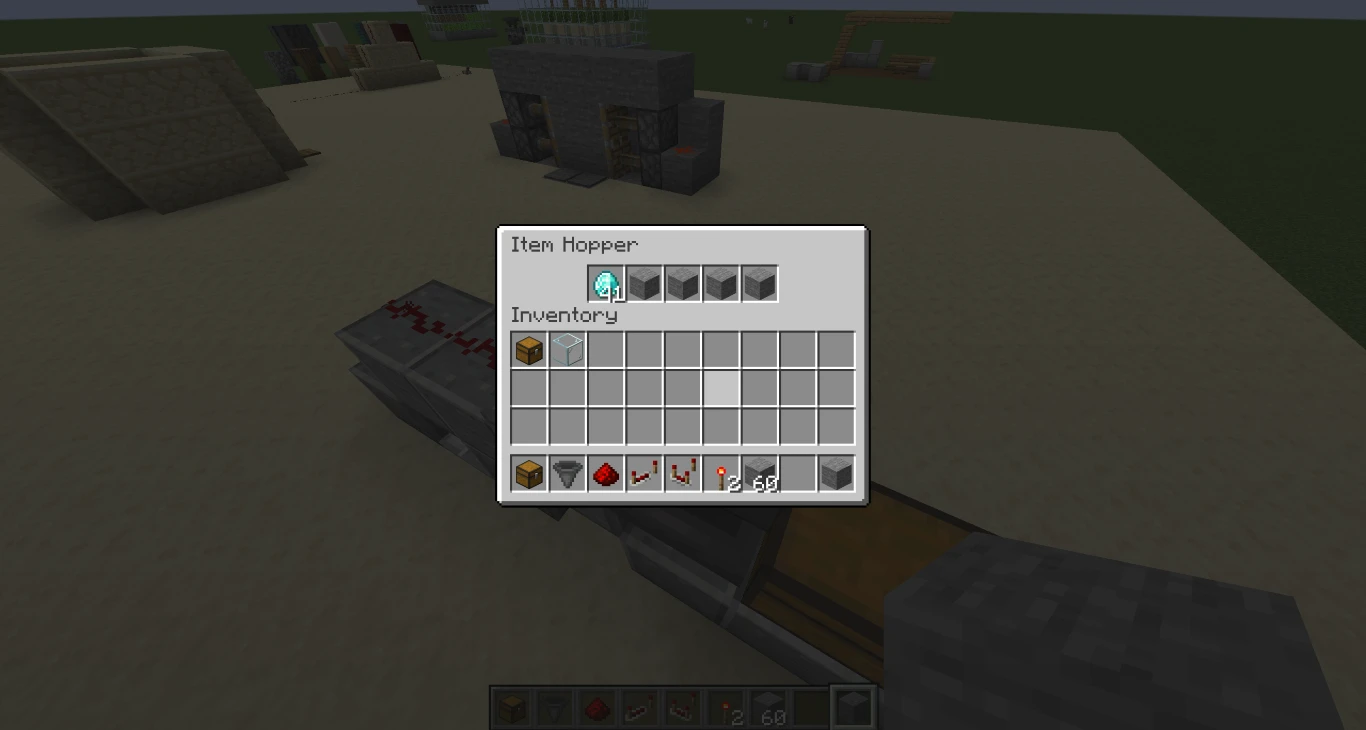Image resolution: width=1366 pixels, height=730 pixels.
Task: Pick up the redstone repeater
Action: pyautogui.click(x=644, y=474)
